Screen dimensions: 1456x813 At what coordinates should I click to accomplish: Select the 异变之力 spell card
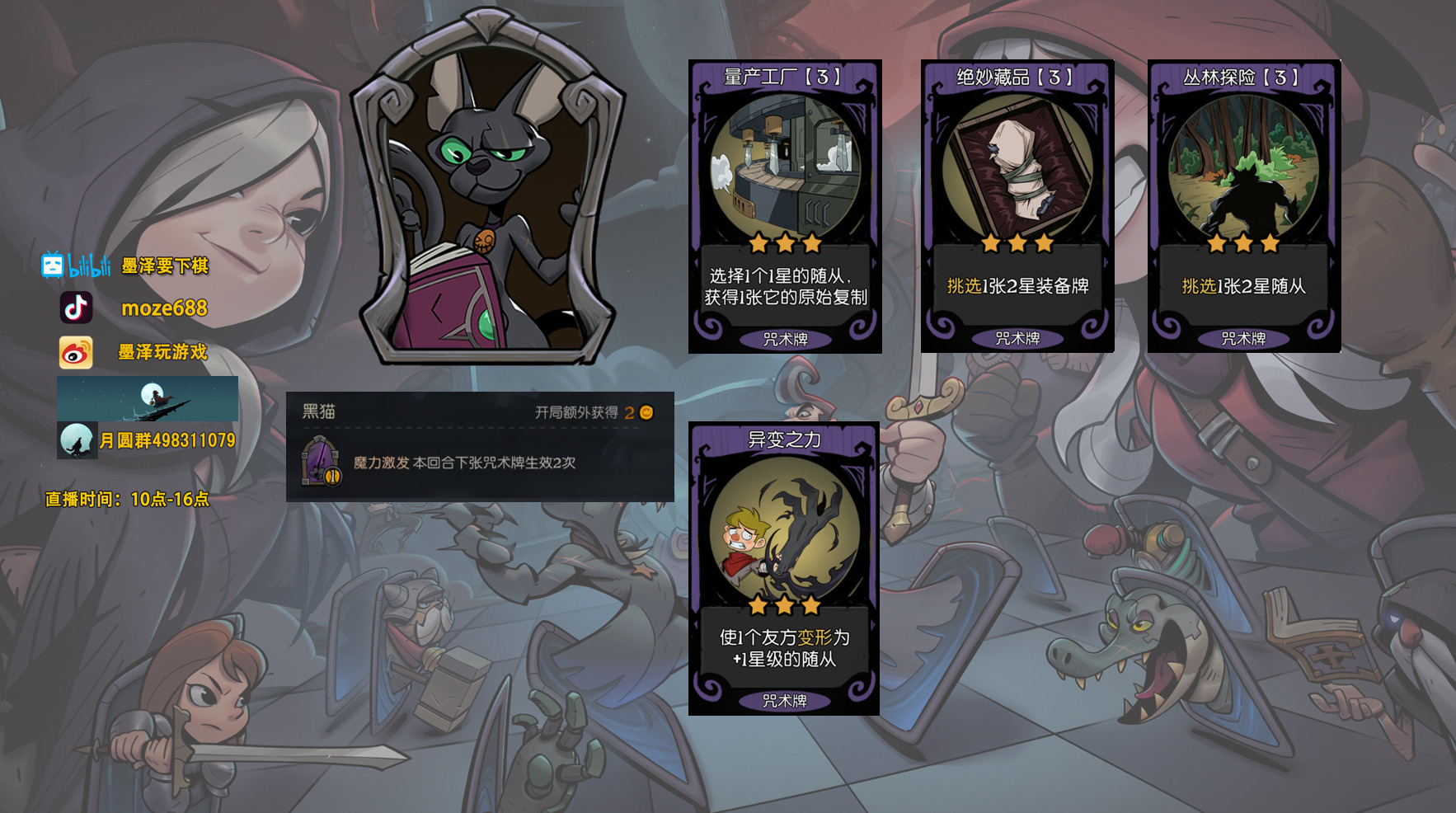[784, 569]
